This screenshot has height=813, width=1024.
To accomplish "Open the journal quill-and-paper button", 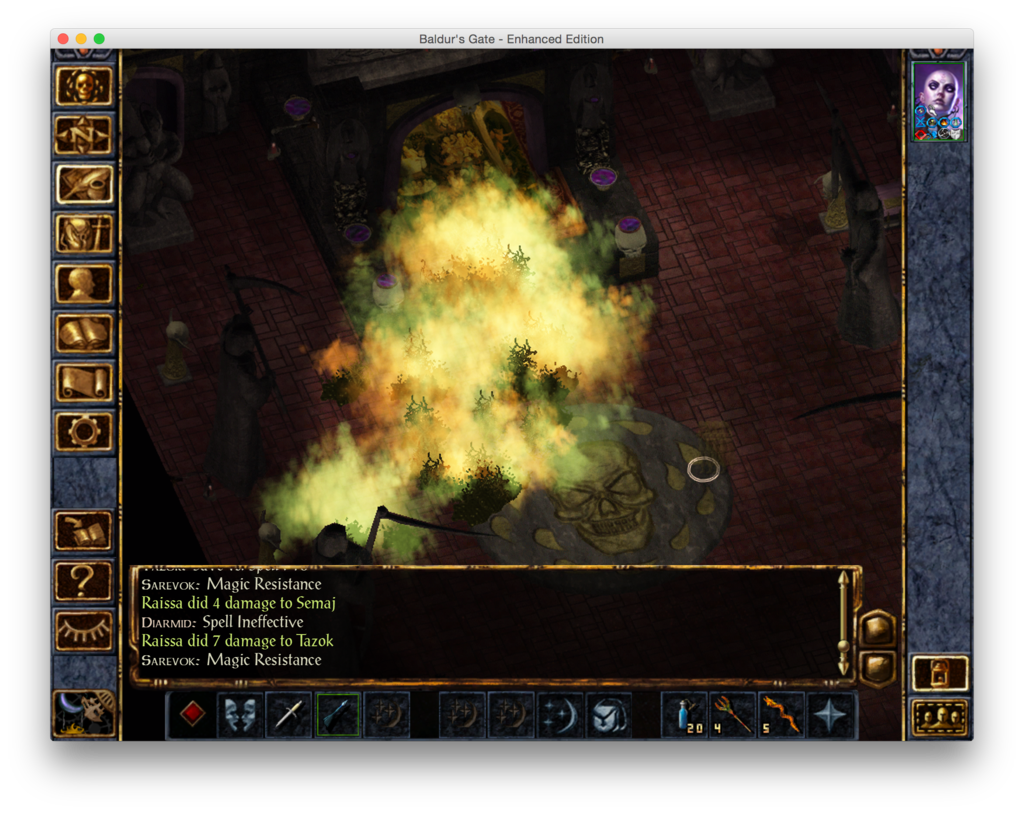I will pos(84,184).
